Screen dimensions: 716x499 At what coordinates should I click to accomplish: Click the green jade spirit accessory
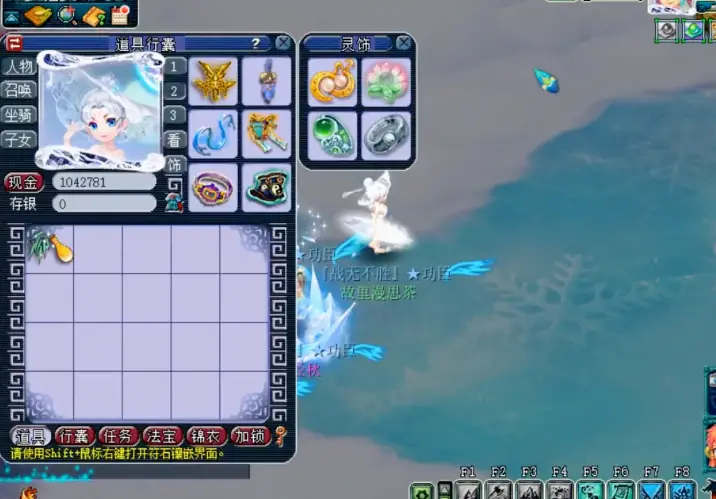coord(332,134)
